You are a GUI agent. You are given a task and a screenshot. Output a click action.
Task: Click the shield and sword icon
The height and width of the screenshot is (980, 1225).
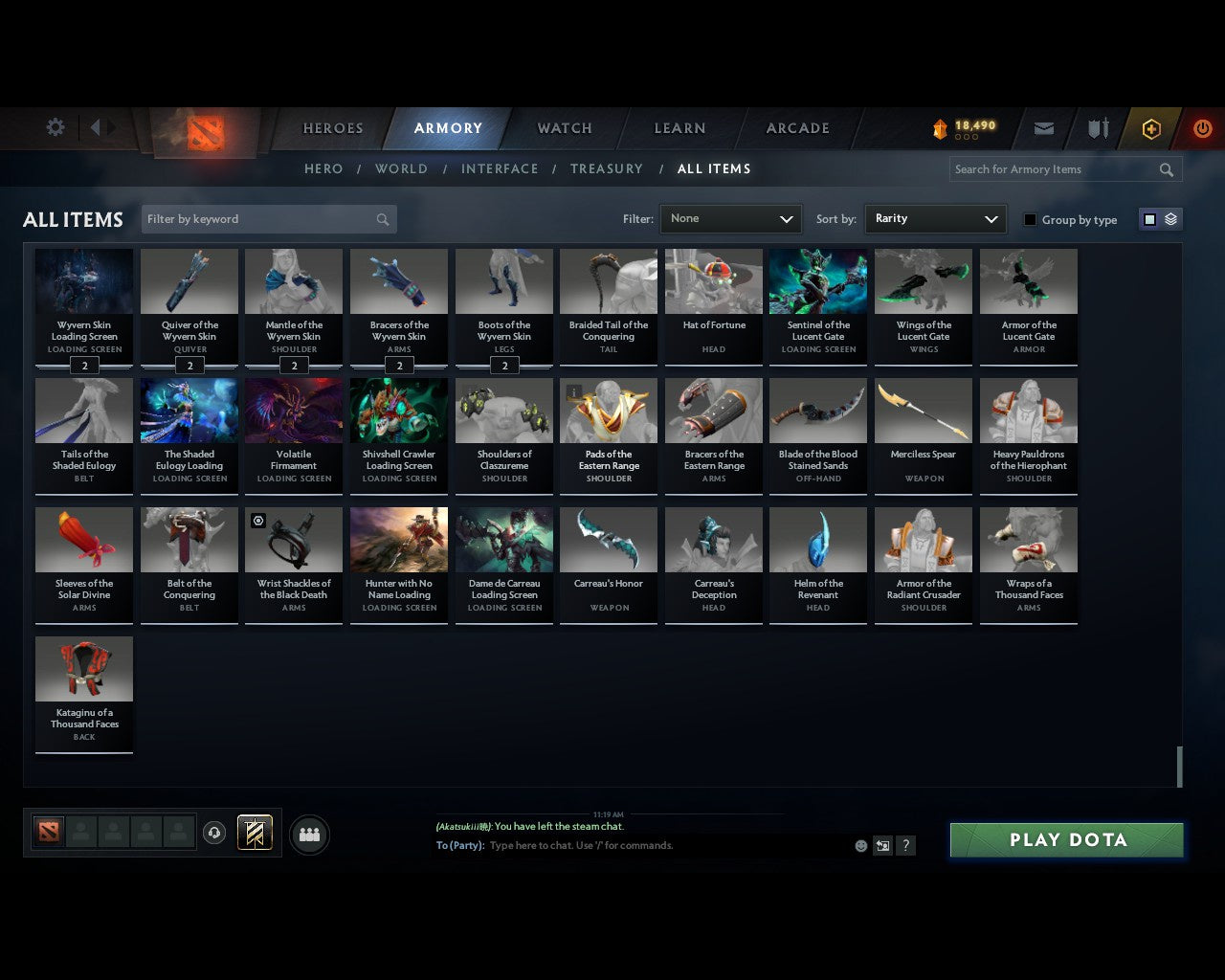(x=1097, y=127)
